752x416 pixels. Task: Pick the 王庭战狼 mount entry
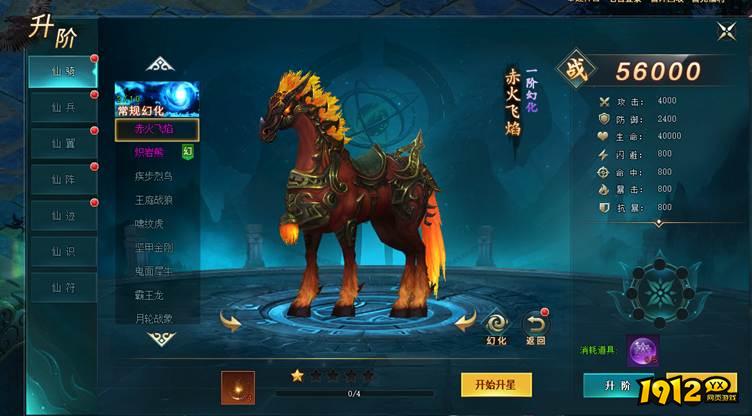coord(154,199)
